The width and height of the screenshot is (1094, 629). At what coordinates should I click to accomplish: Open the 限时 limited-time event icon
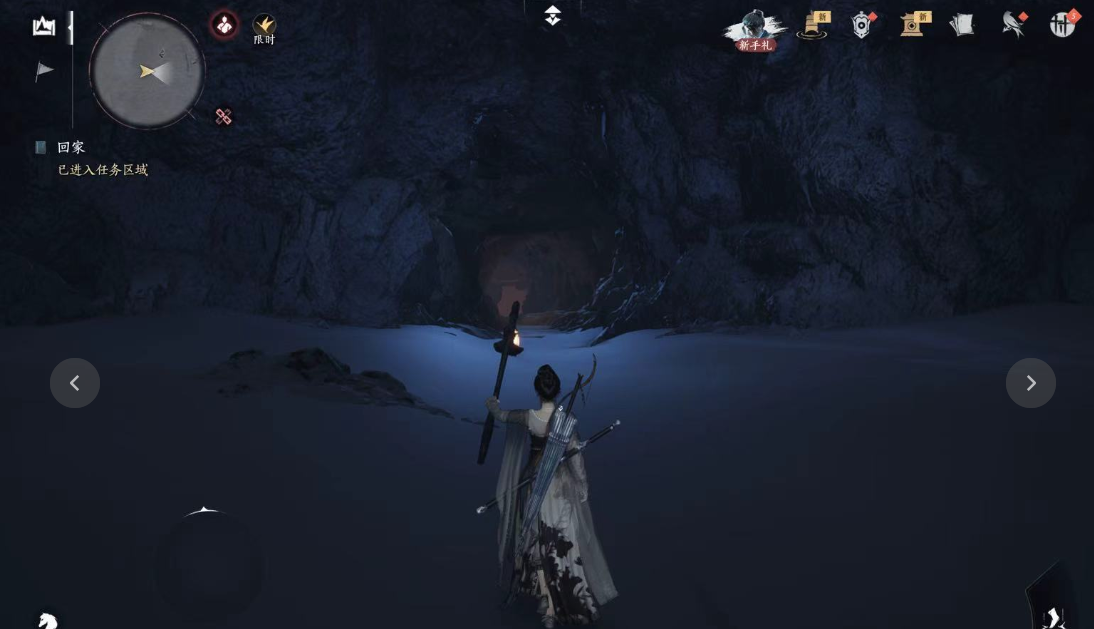click(x=264, y=28)
